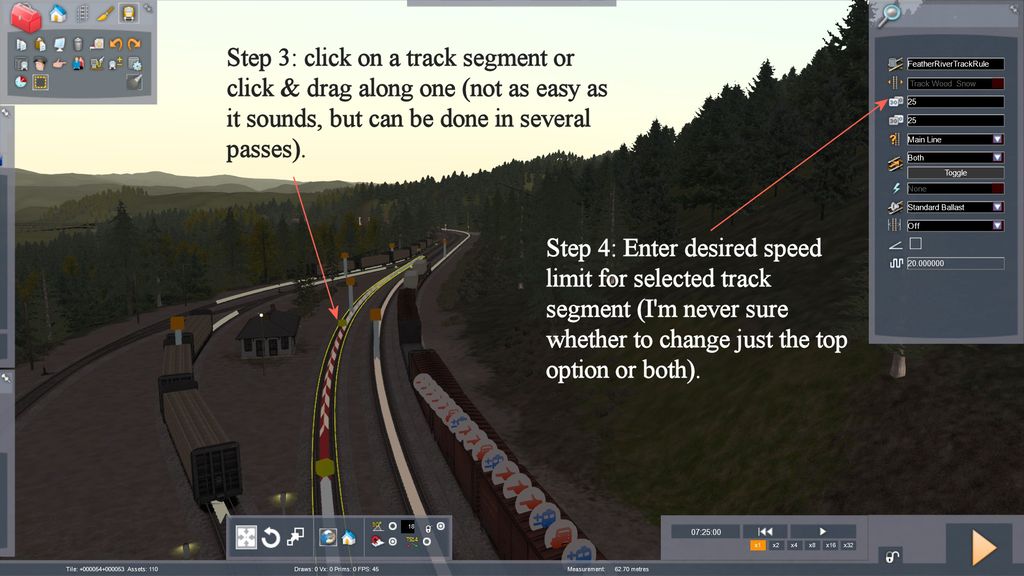Click the top speed limit field
Screen dimensions: 1024x576
point(955,102)
